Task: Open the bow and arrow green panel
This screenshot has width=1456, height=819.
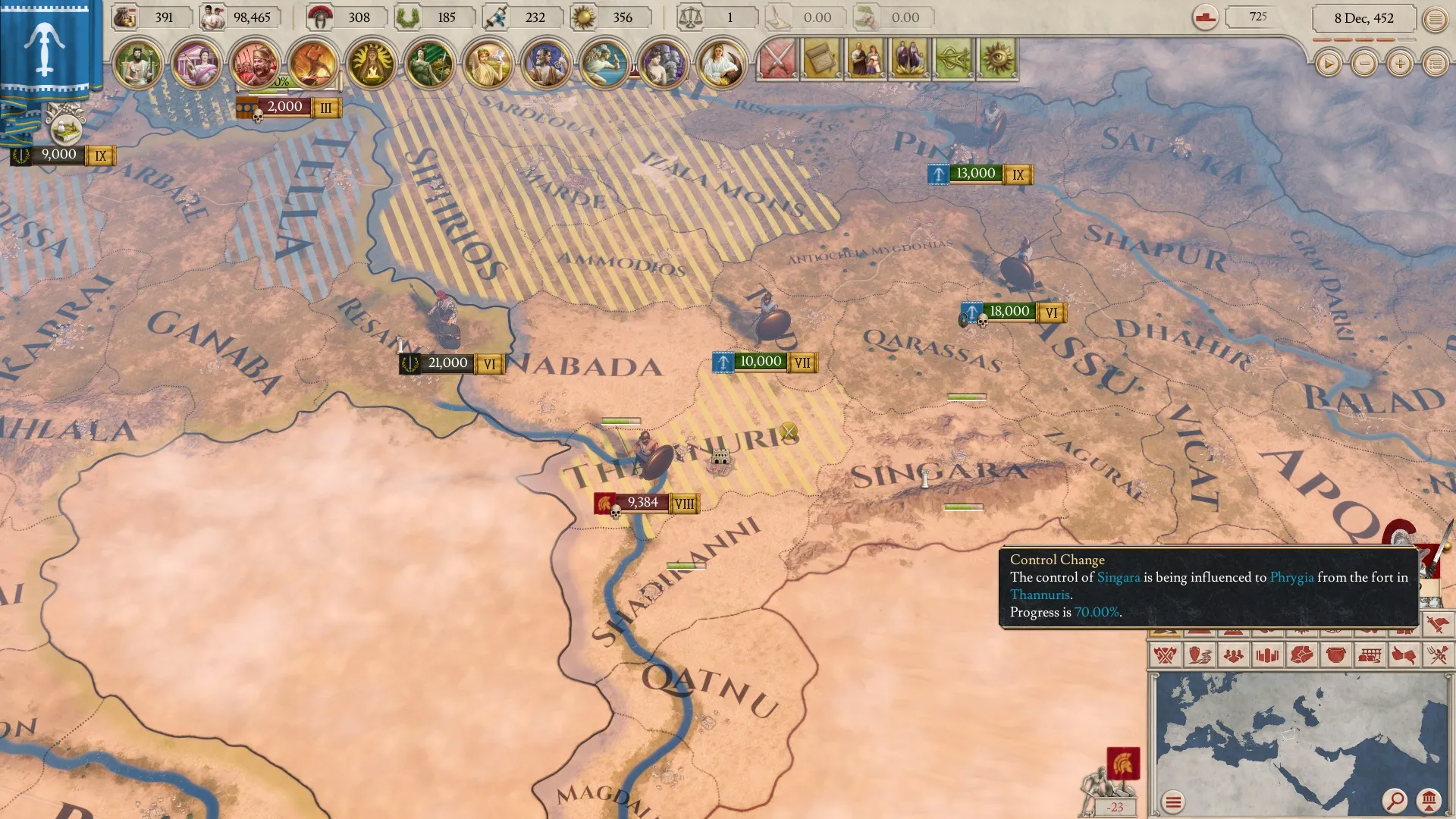Action: tap(953, 60)
